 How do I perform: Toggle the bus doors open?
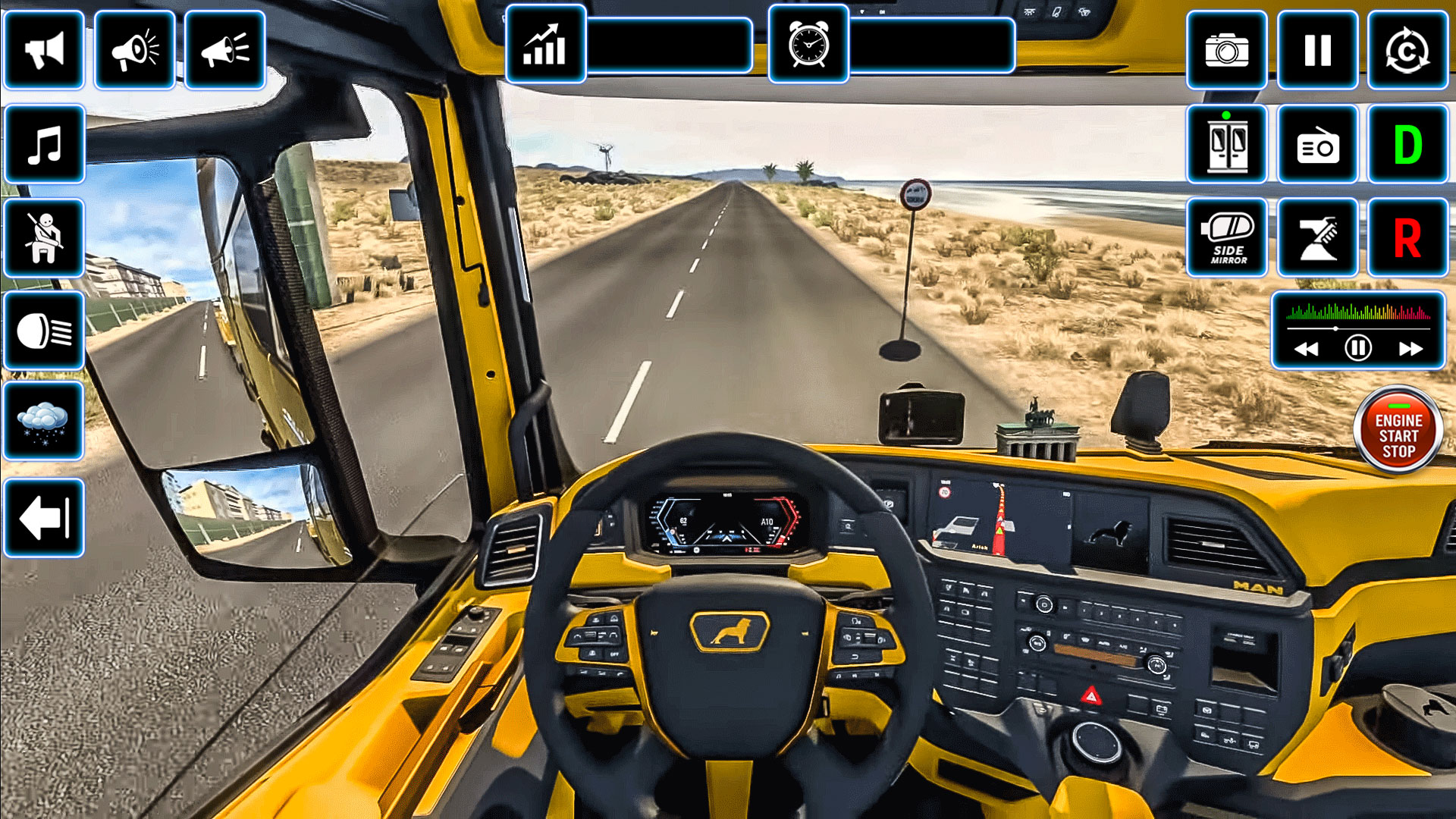point(1226,144)
